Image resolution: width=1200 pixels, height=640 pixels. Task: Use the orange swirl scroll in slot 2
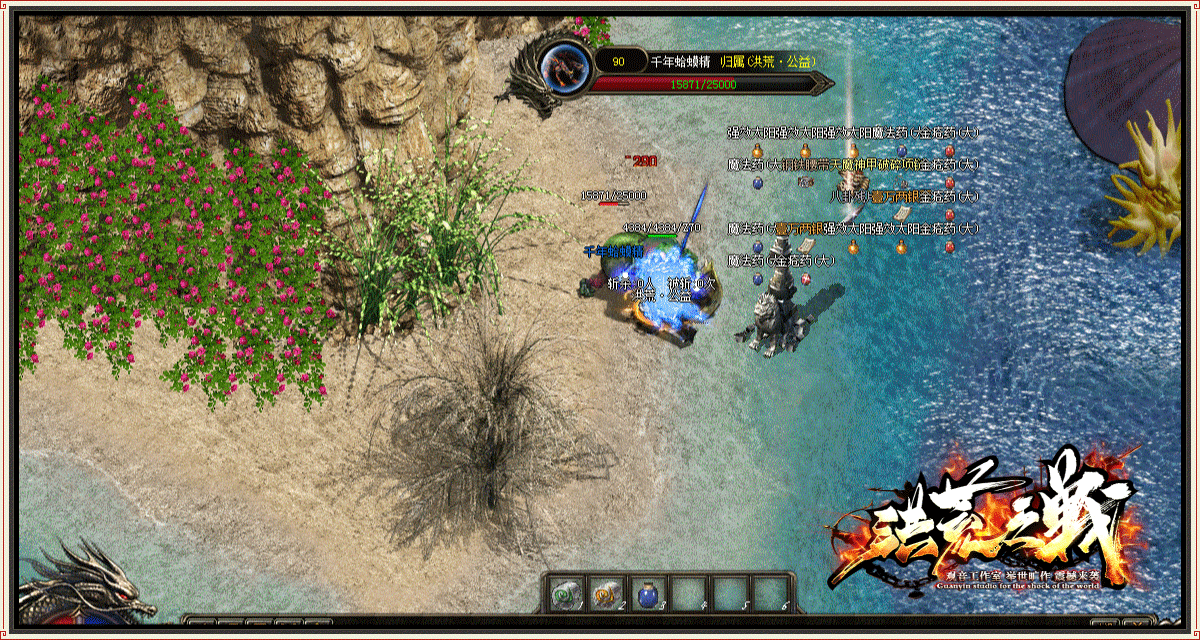click(606, 594)
